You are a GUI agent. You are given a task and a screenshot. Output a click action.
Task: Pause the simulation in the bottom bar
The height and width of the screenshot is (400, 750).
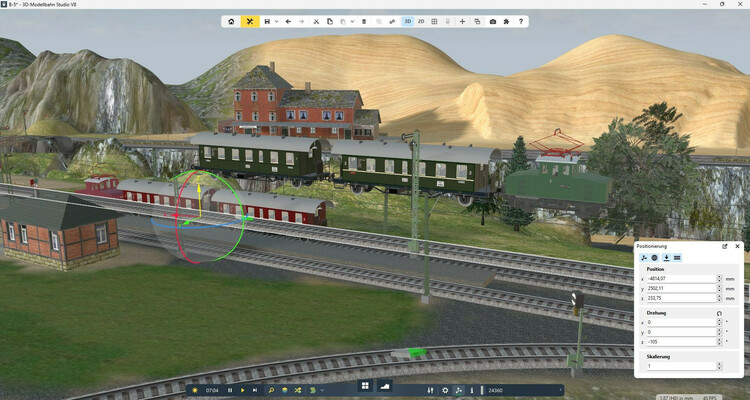[230, 389]
